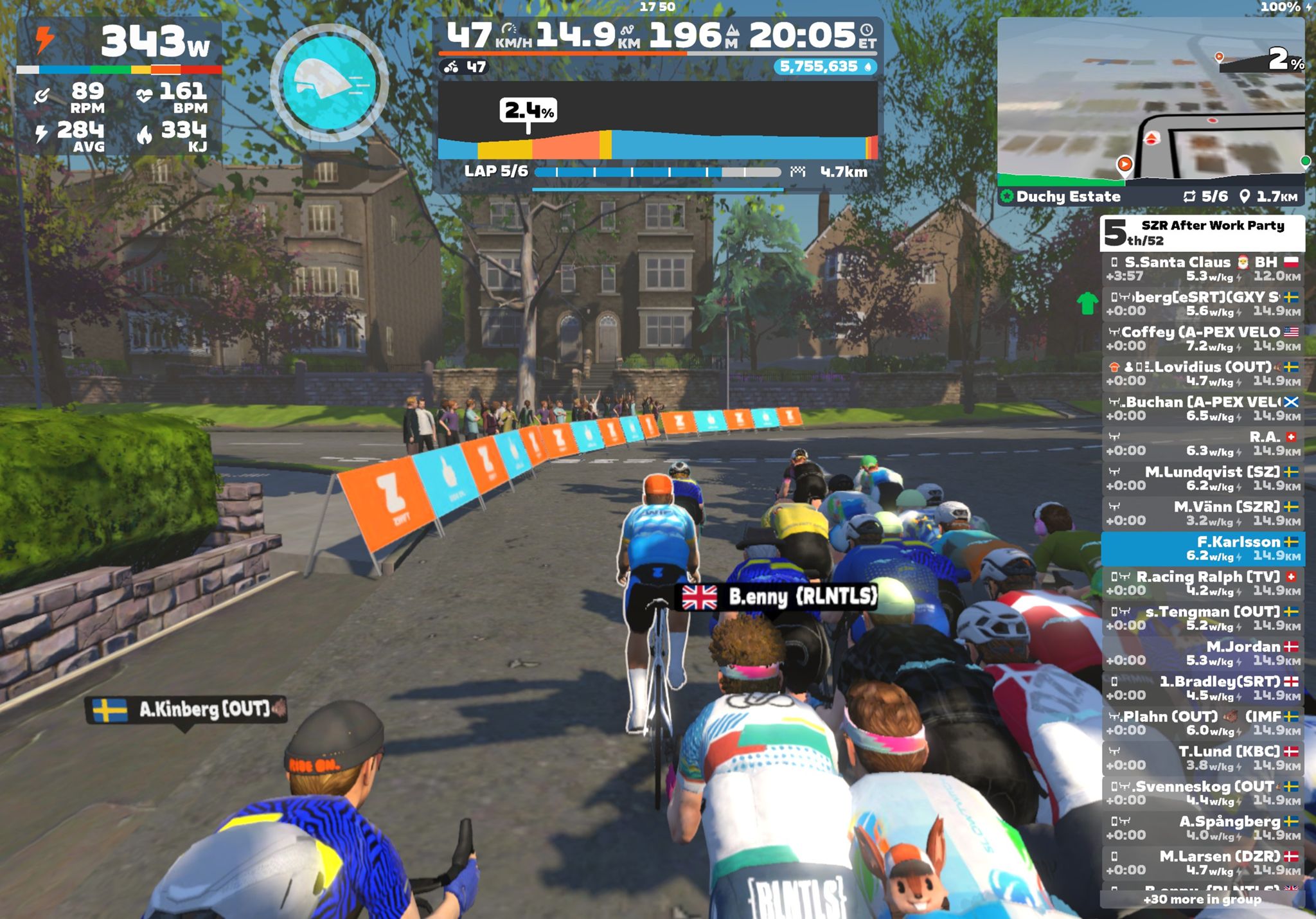Activate the aero helmet power-up

[329, 82]
